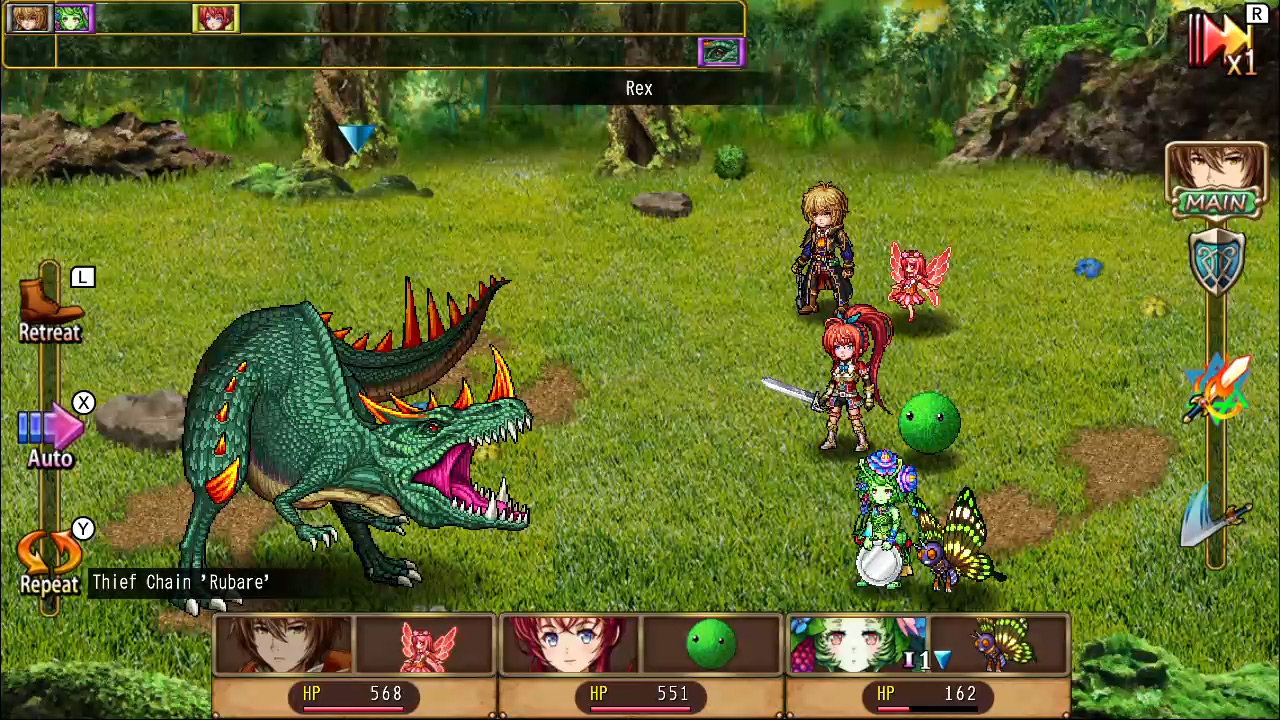Click the Thief Chain 'Rubare' label
Screen dimensions: 1280x720
180,582
